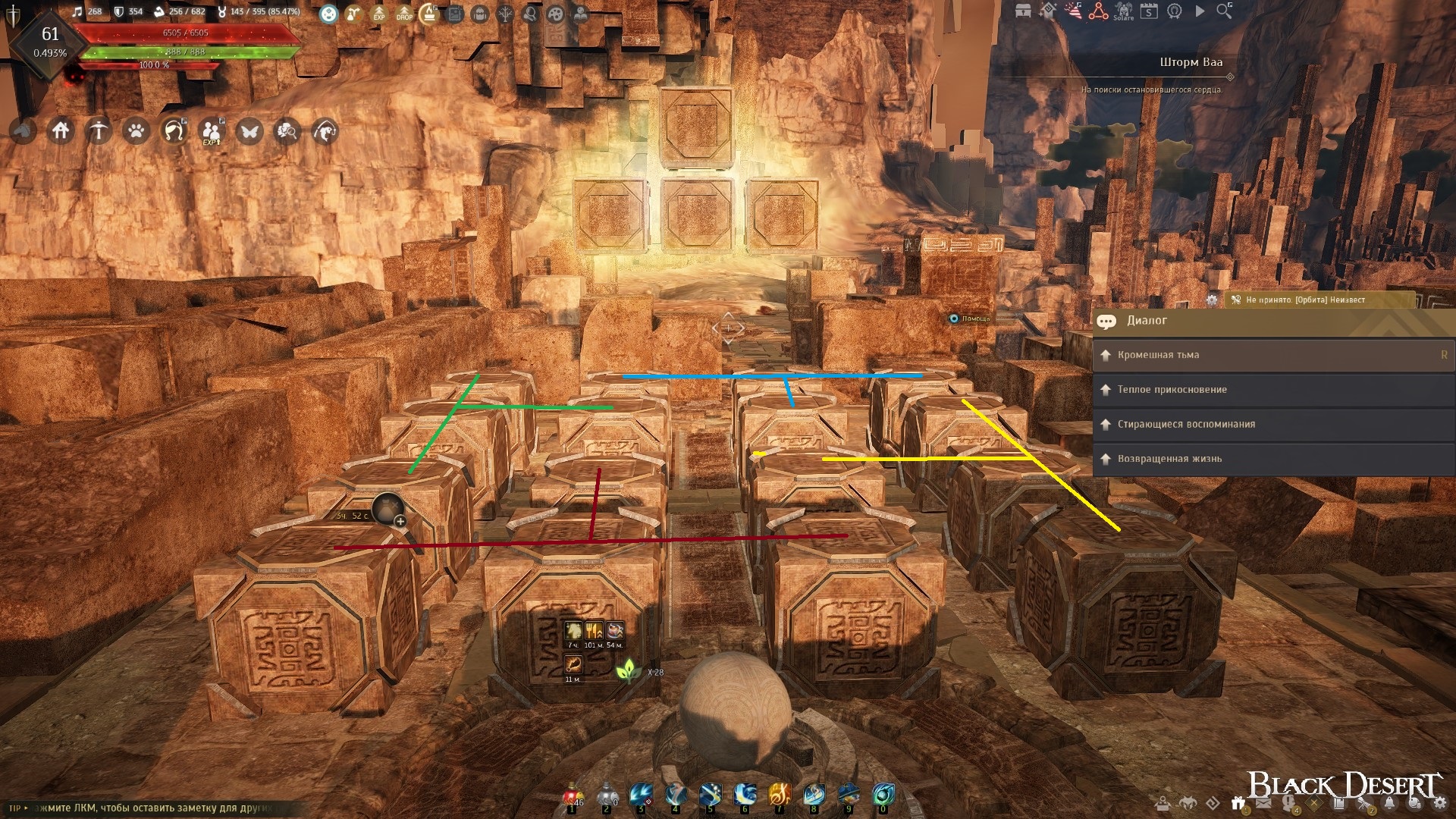Open the gift box rewards icon
Viewport: 1456px width, 819px height.
pos(1238,803)
